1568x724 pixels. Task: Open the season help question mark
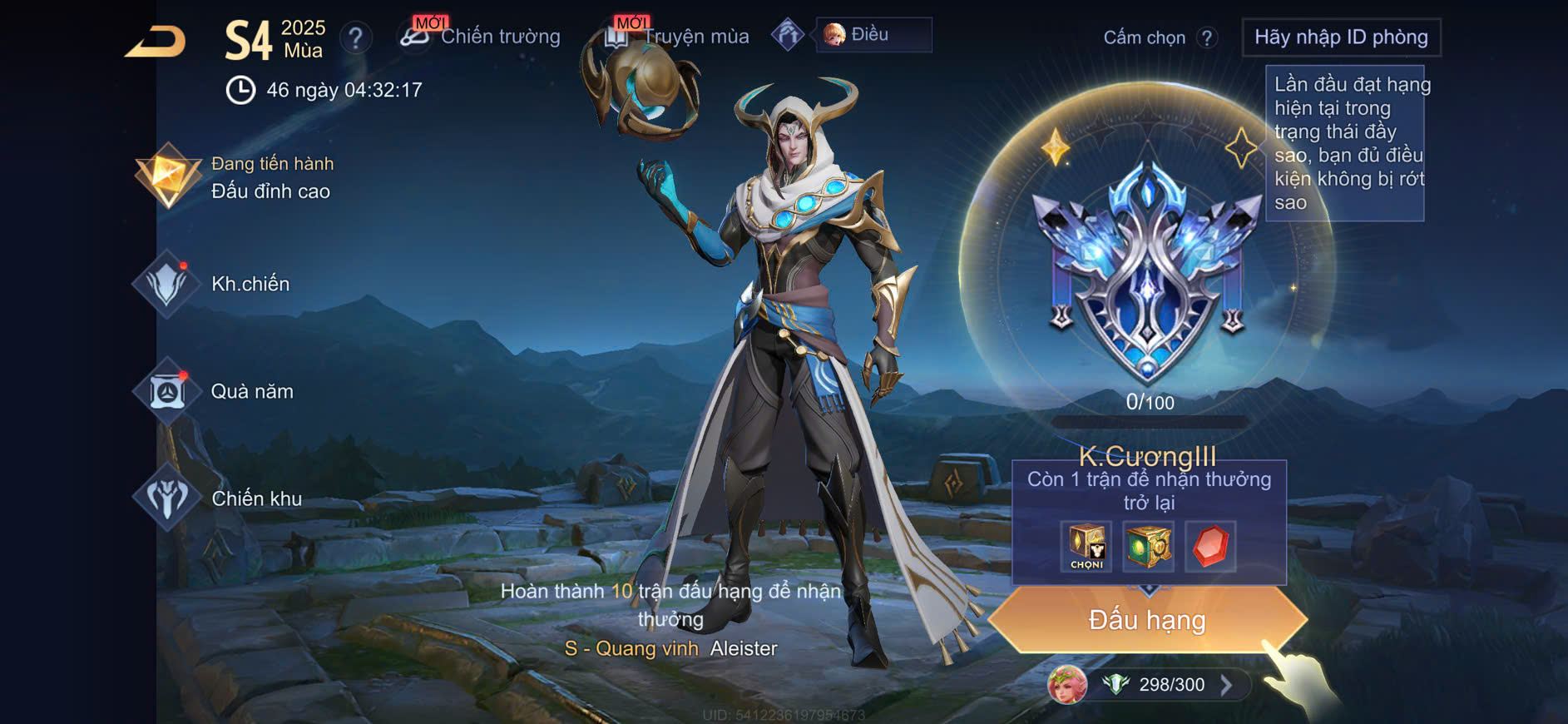coord(355,37)
